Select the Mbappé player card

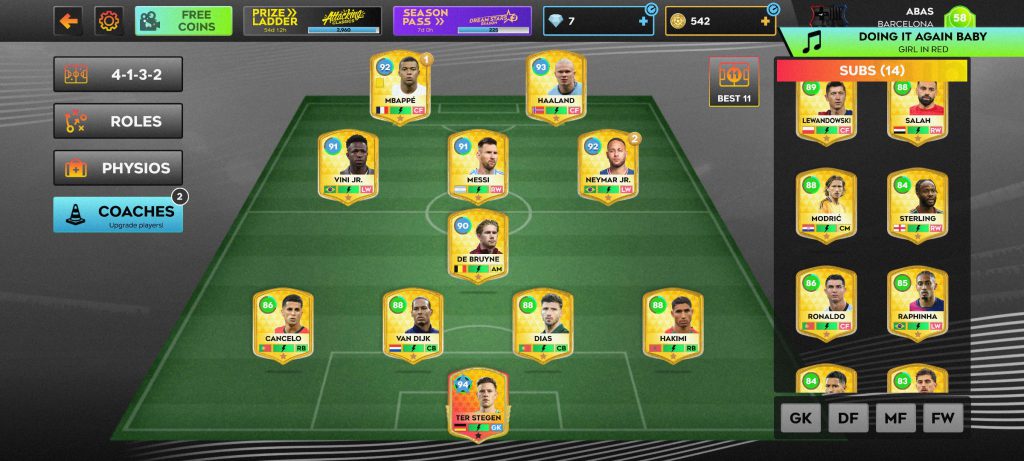coord(399,88)
